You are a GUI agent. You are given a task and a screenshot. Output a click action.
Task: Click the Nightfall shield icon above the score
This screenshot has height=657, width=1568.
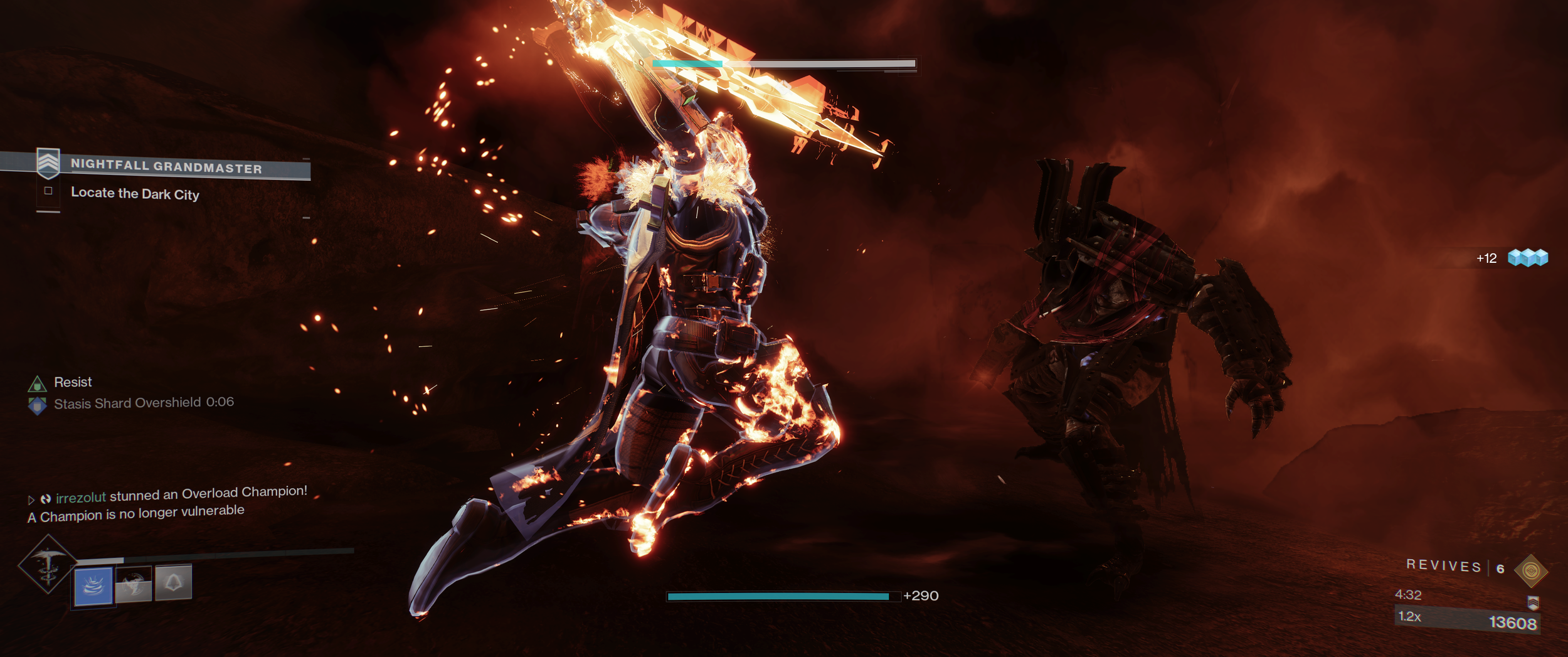(x=1533, y=602)
